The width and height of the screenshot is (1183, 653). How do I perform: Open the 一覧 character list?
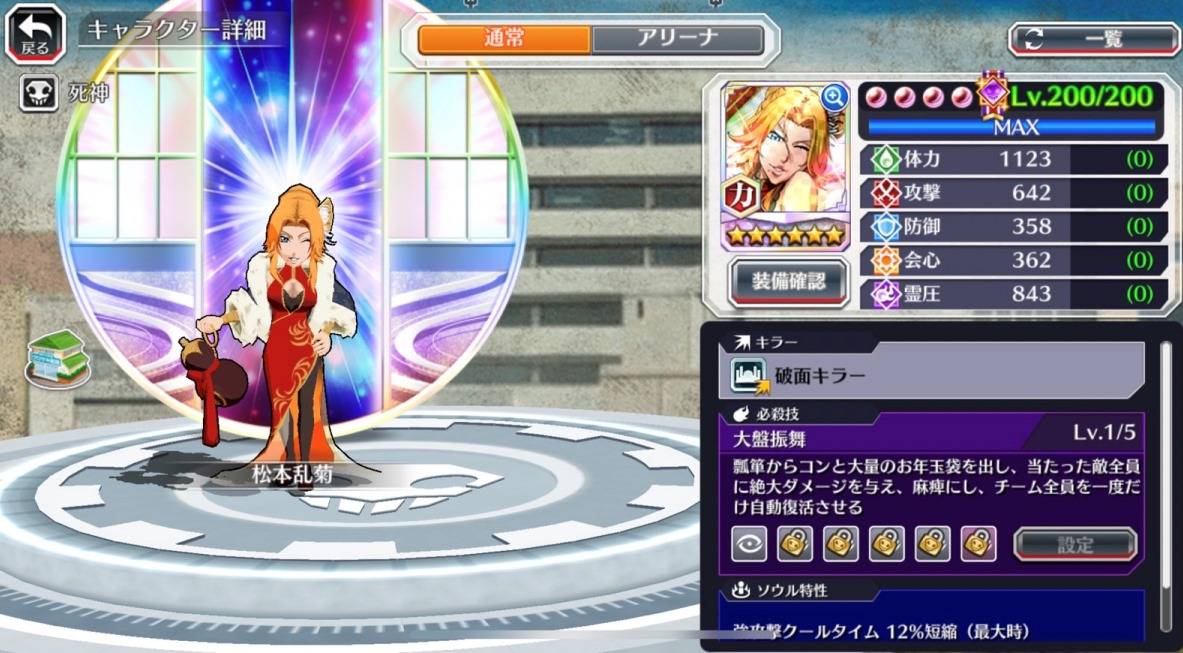[x=1094, y=39]
